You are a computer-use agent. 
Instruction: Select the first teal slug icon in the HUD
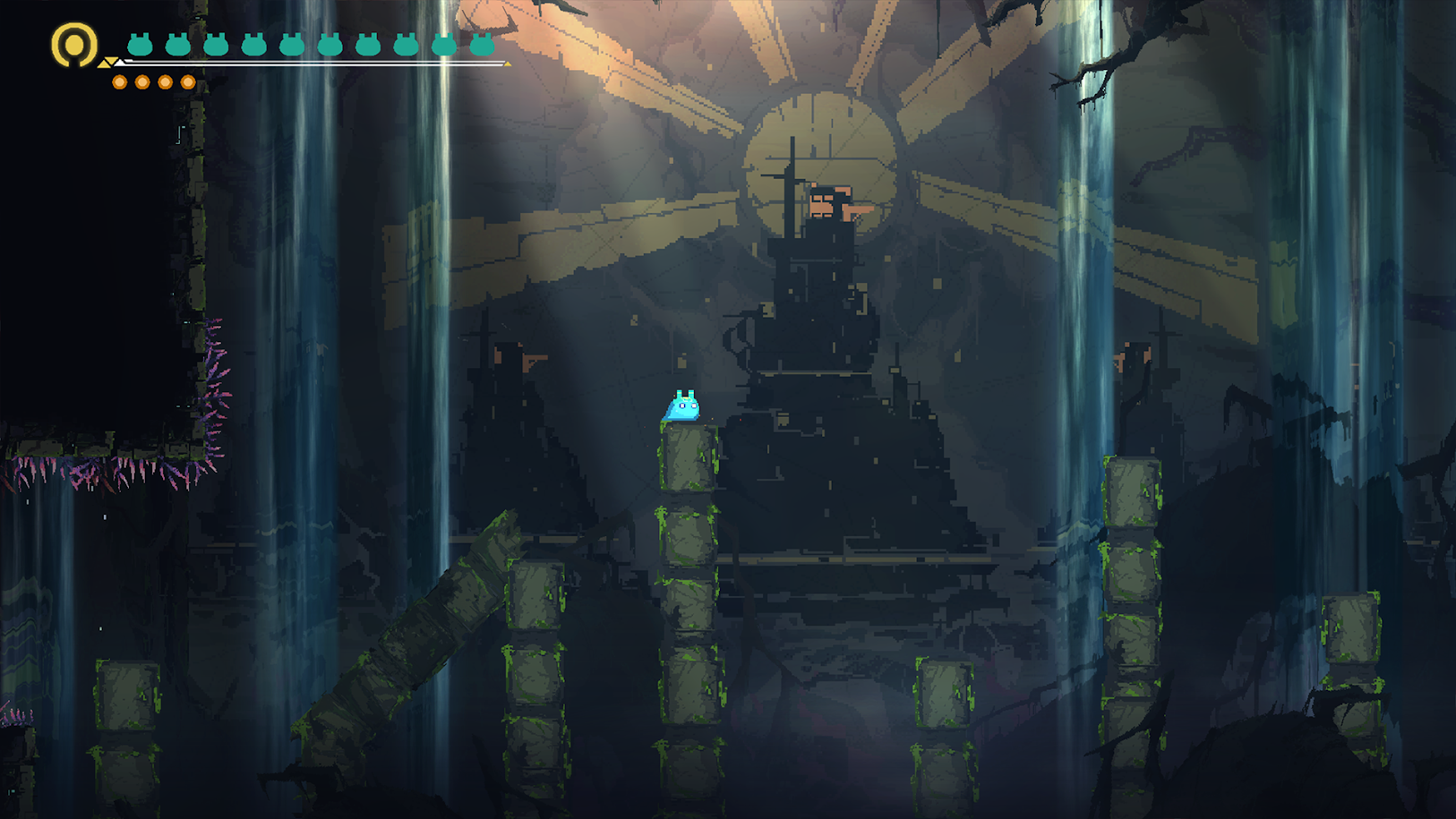(x=138, y=44)
